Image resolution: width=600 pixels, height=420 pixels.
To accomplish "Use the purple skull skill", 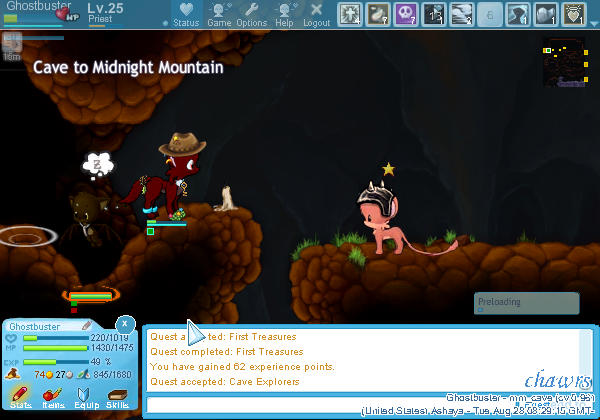I will click(x=406, y=13).
